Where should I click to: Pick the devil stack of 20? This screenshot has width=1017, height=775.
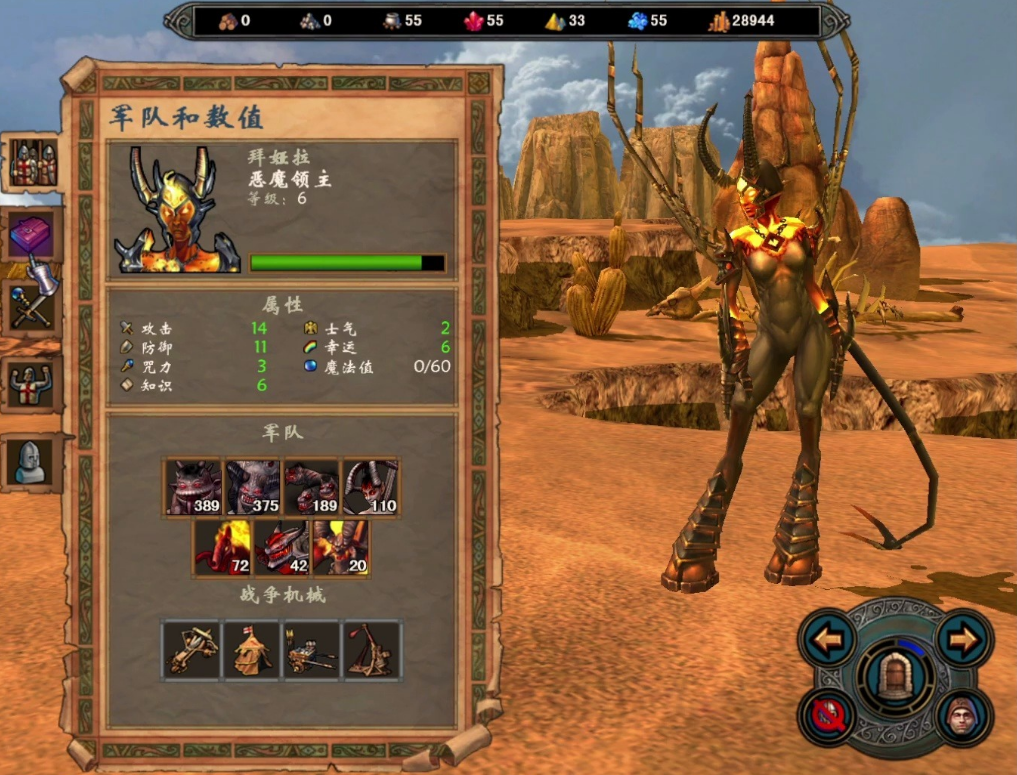pos(341,547)
